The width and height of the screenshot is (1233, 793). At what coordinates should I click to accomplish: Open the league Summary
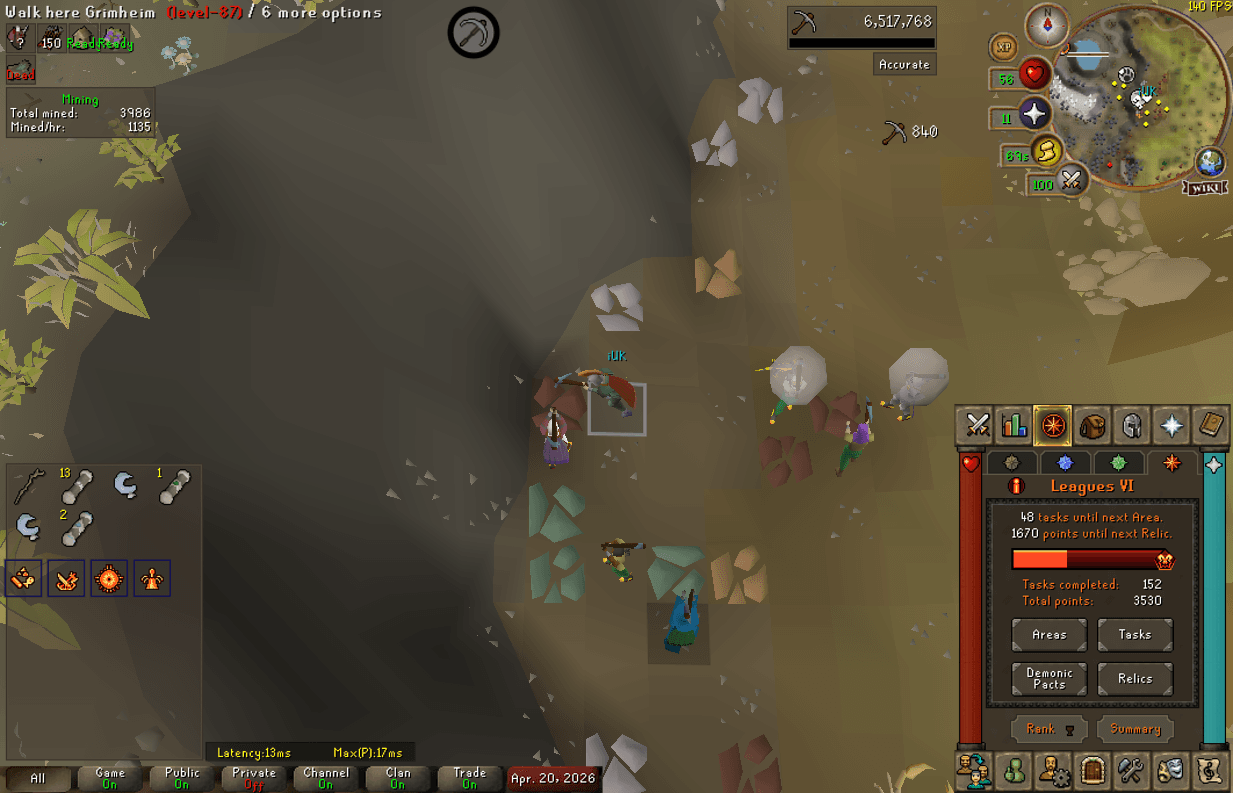tap(1135, 729)
